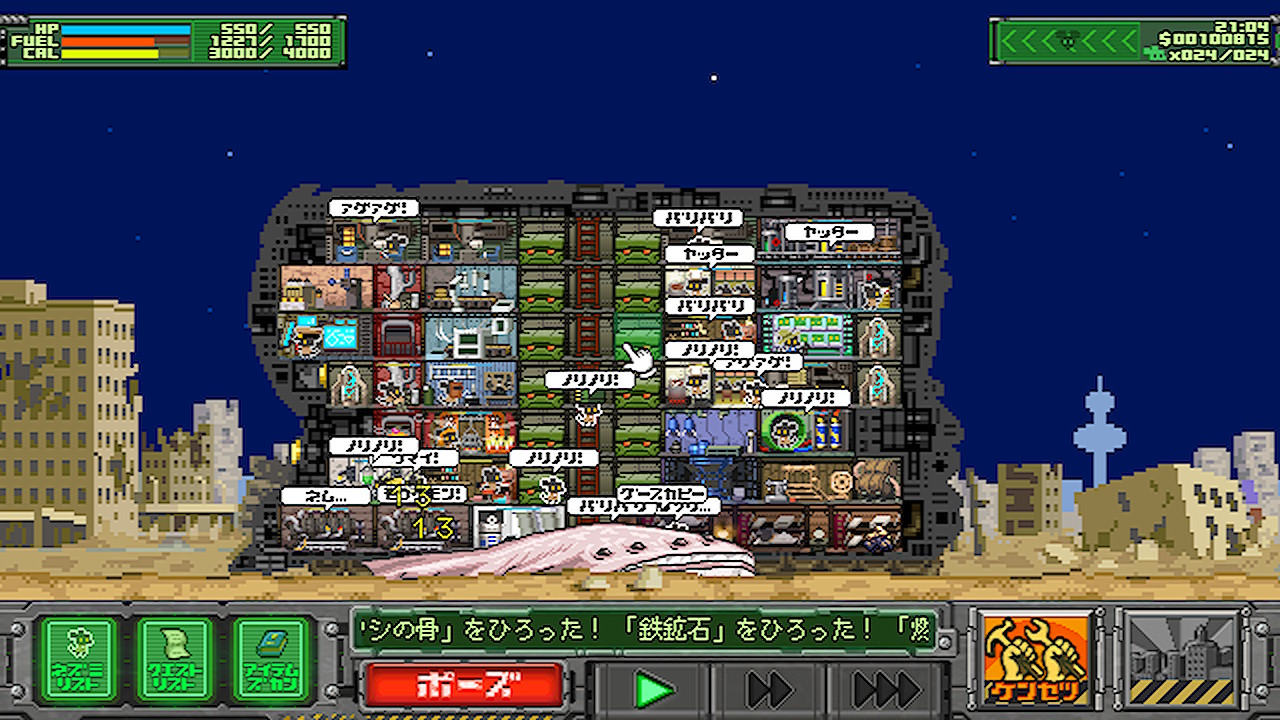Set game speed to normal play
The height and width of the screenshot is (720, 1280).
click(x=653, y=689)
